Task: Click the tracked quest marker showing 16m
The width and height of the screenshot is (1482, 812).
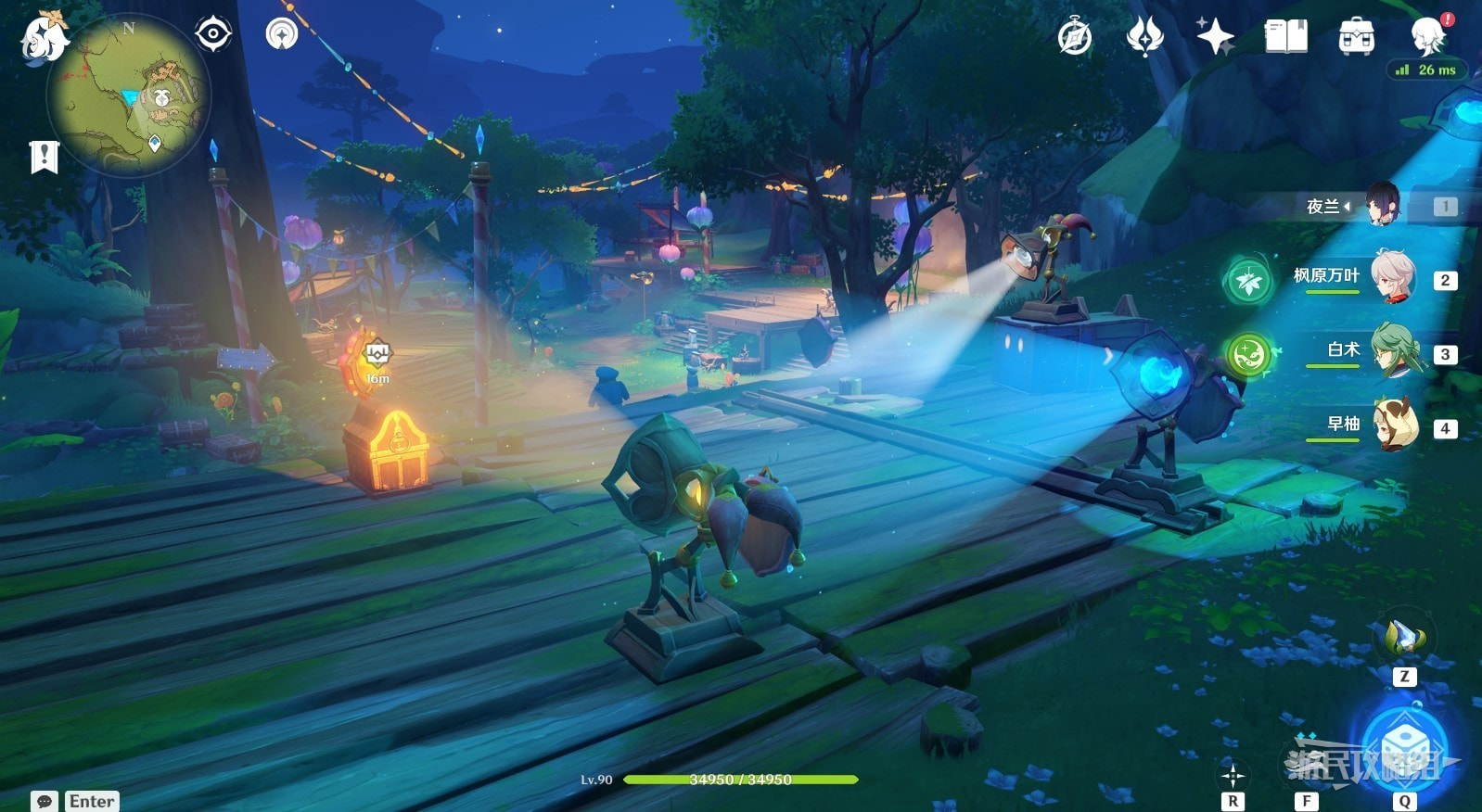Action: pyautogui.click(x=377, y=355)
